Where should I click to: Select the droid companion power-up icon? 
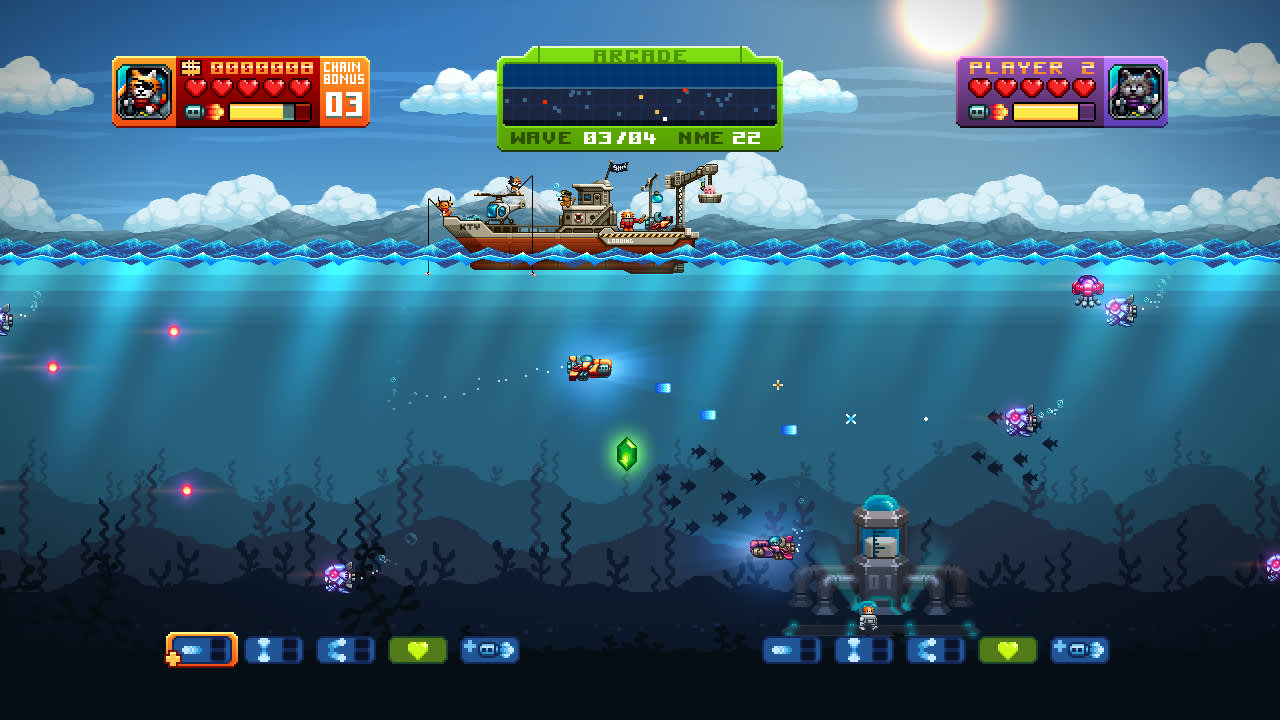(x=489, y=649)
